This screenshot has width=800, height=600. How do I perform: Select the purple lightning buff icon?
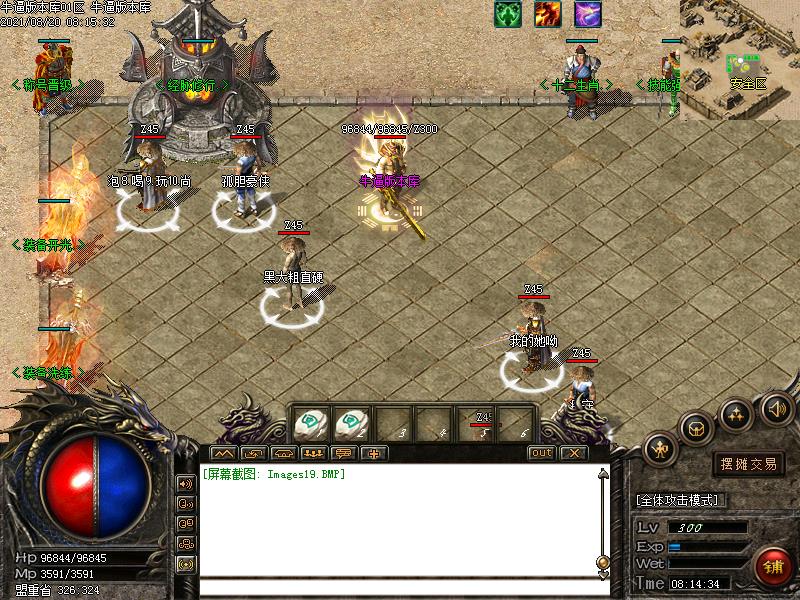pos(588,14)
